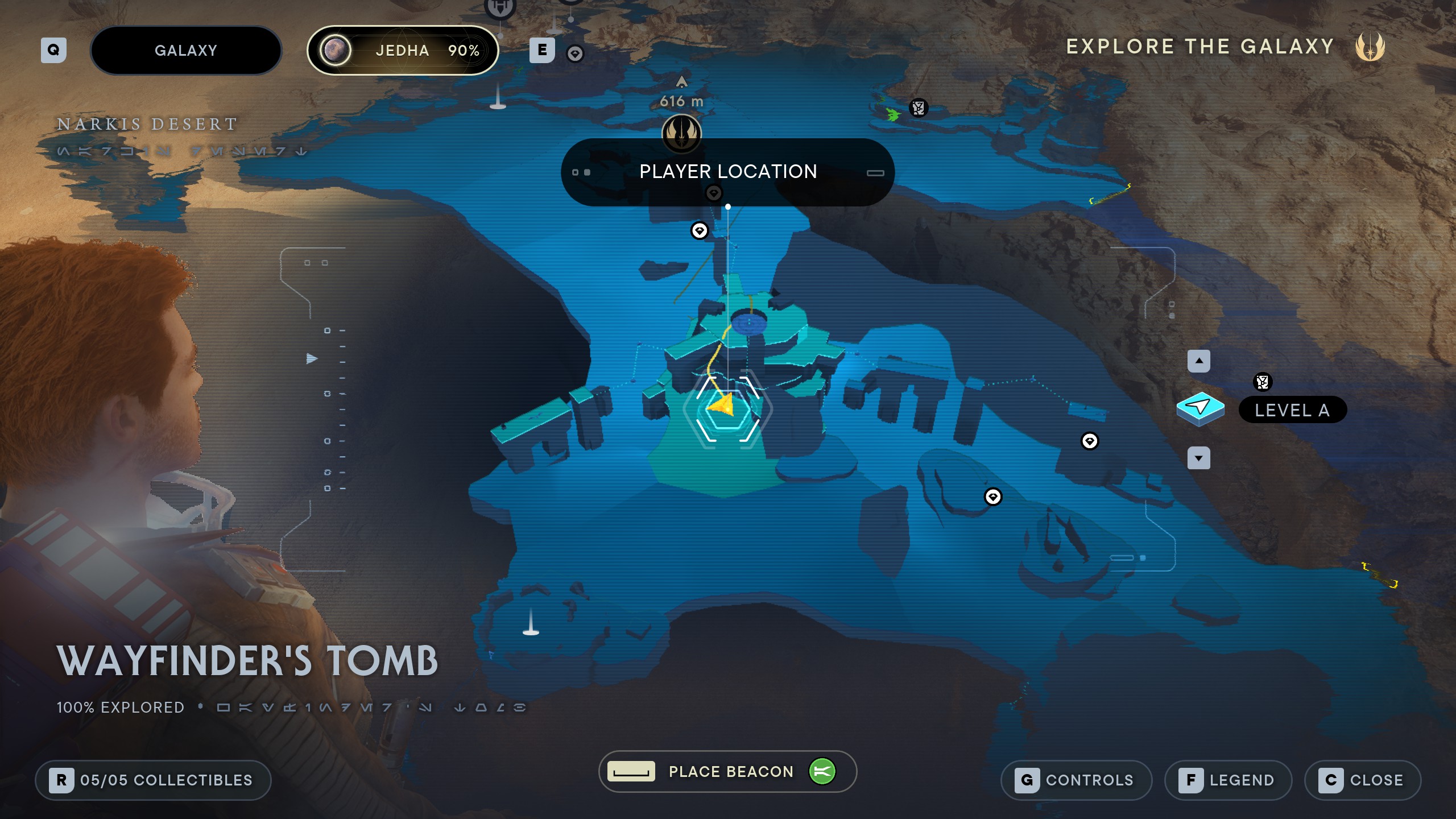This screenshot has width=1456, height=819.
Task: Show the map Legend
Action: [x=1228, y=780]
